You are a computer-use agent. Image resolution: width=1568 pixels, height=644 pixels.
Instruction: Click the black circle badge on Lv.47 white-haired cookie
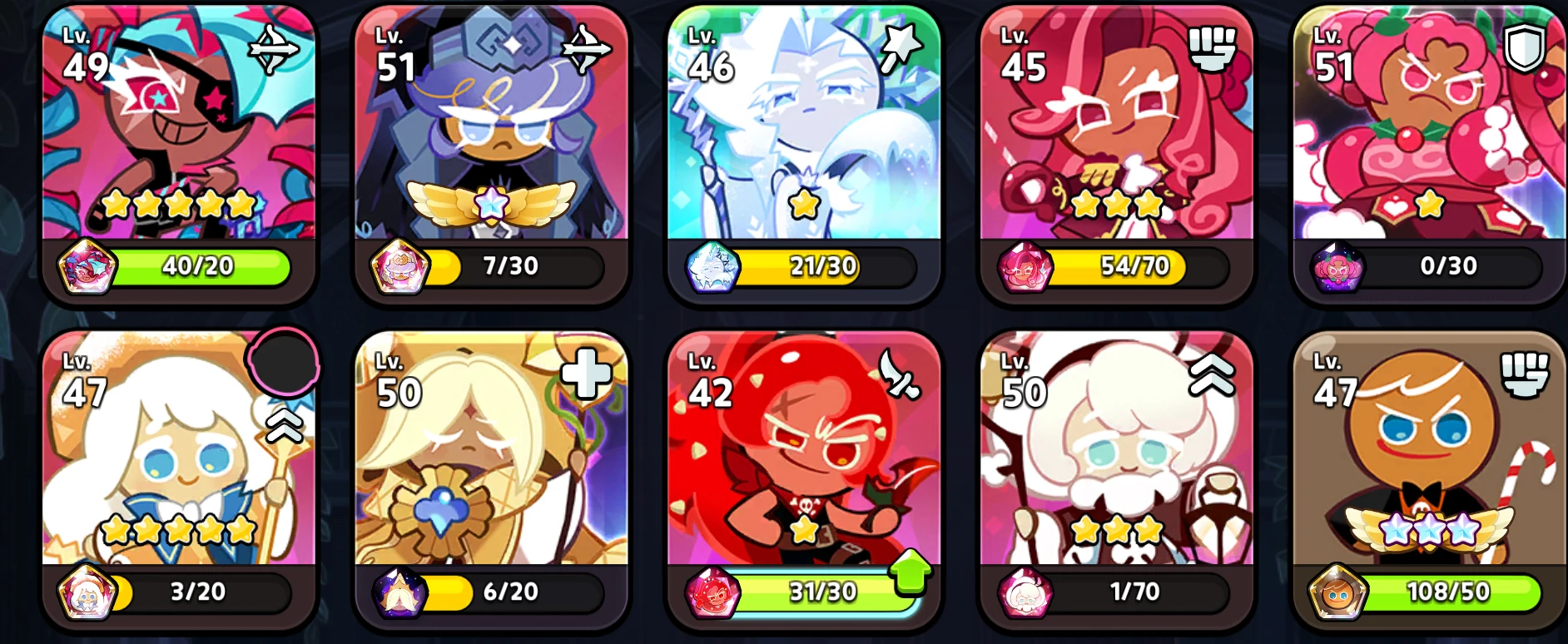coord(282,364)
